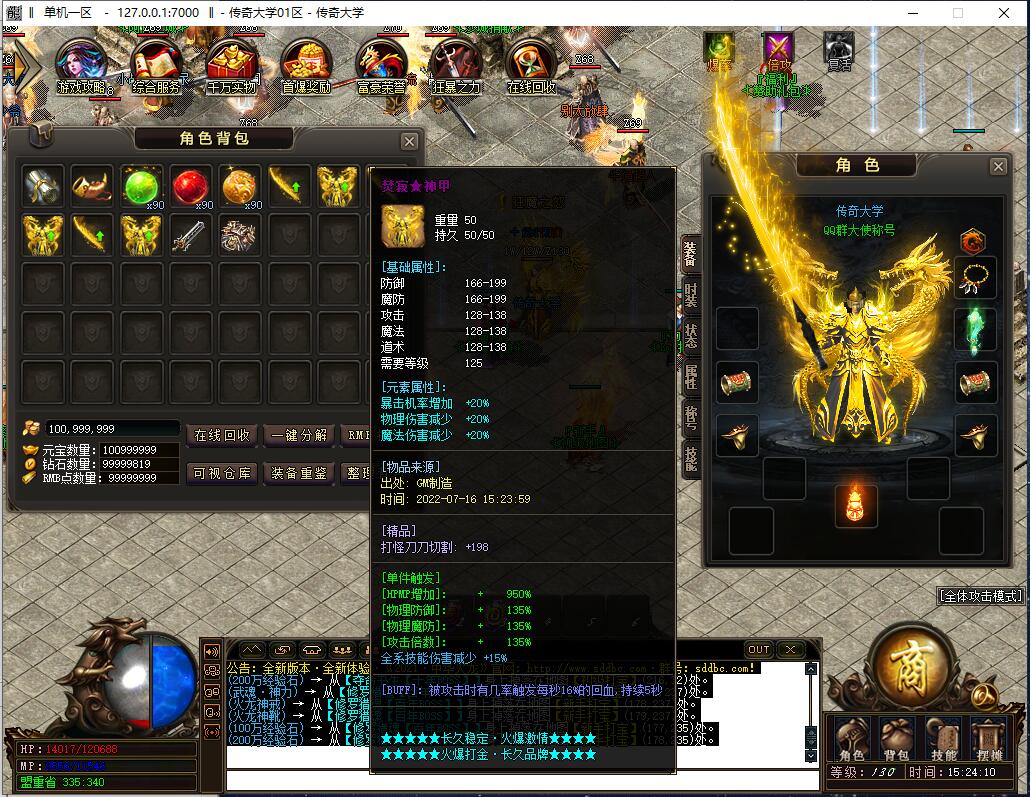Close the 角色背包 inventory window

coord(409,142)
